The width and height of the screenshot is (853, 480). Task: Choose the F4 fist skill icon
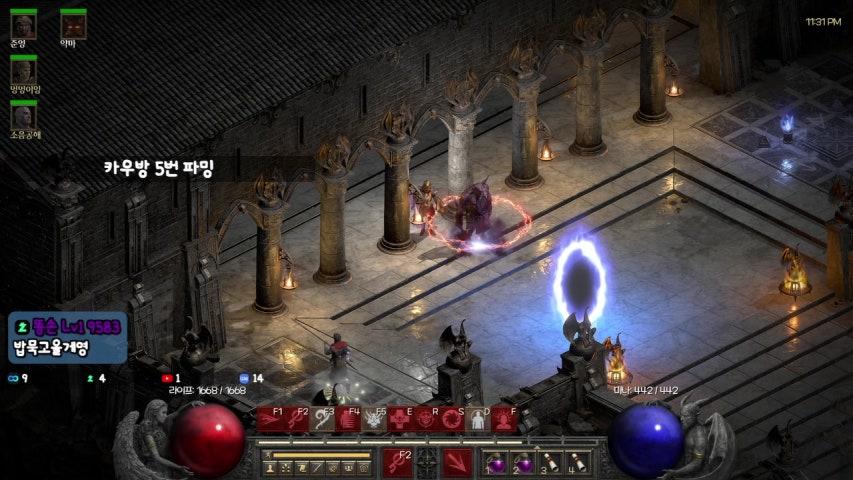tap(348, 420)
